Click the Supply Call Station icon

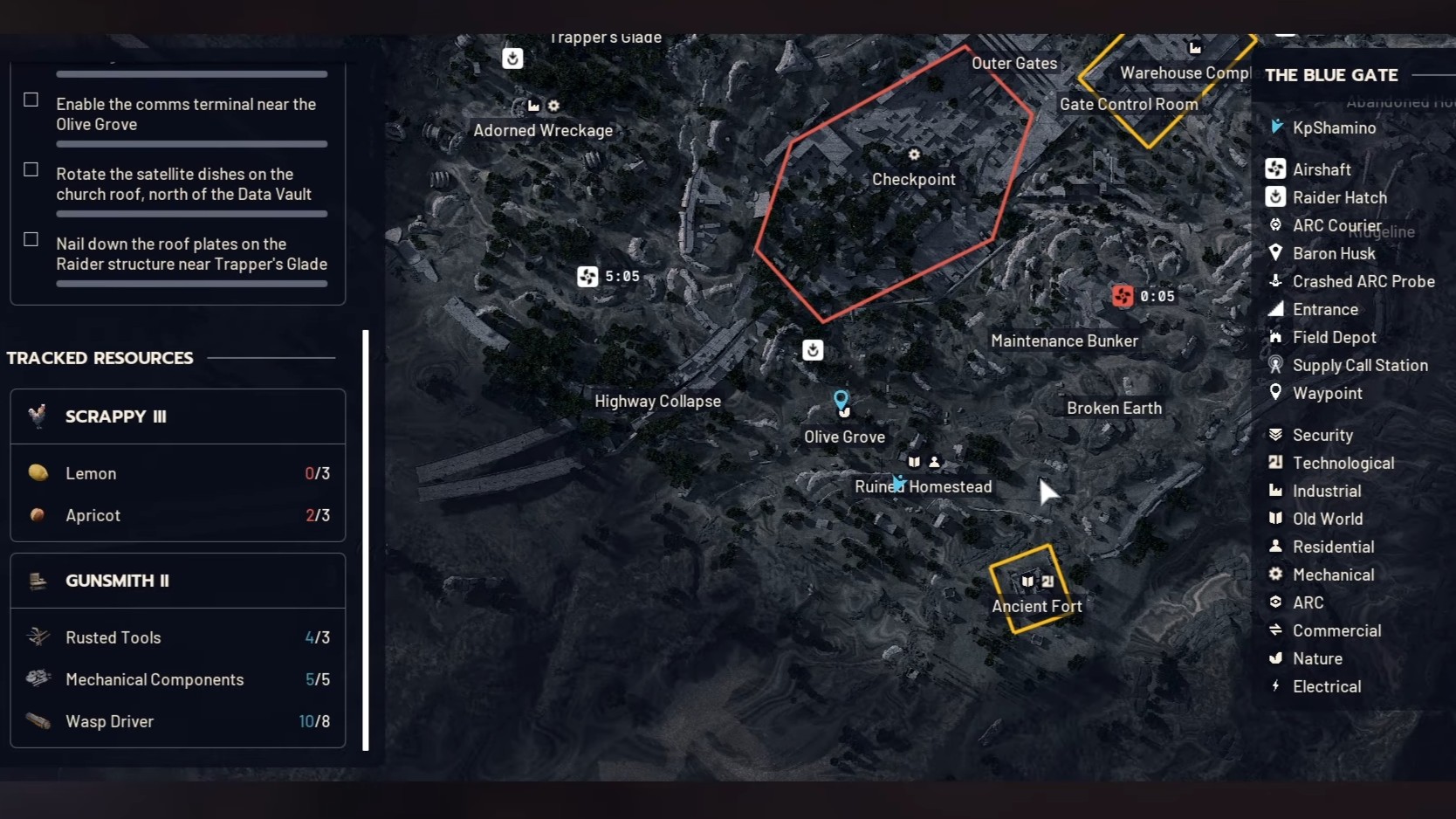(1275, 365)
